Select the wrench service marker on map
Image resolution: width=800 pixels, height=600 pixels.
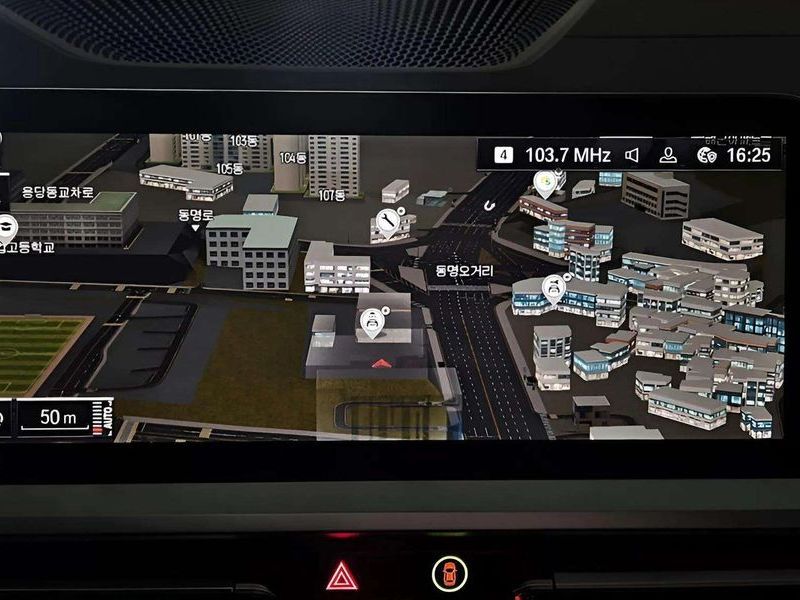point(388,222)
